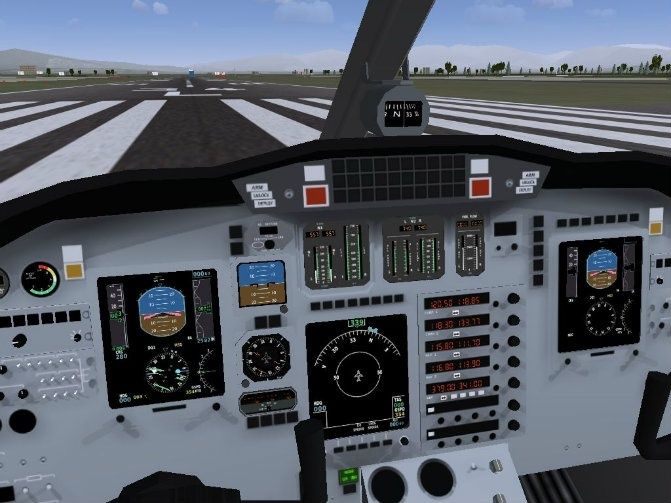This screenshot has width=671, height=503.
Task: Select the center navigation display
Action: 356,372
